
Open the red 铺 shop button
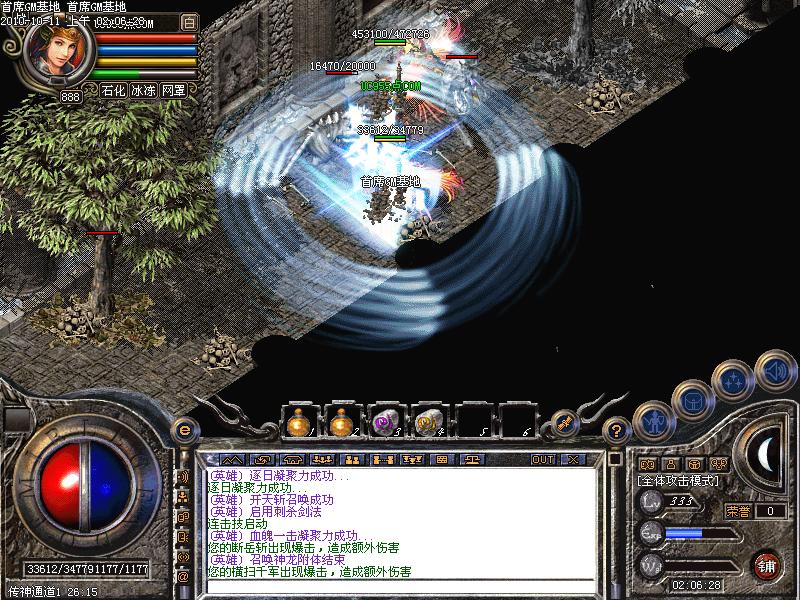click(x=767, y=564)
